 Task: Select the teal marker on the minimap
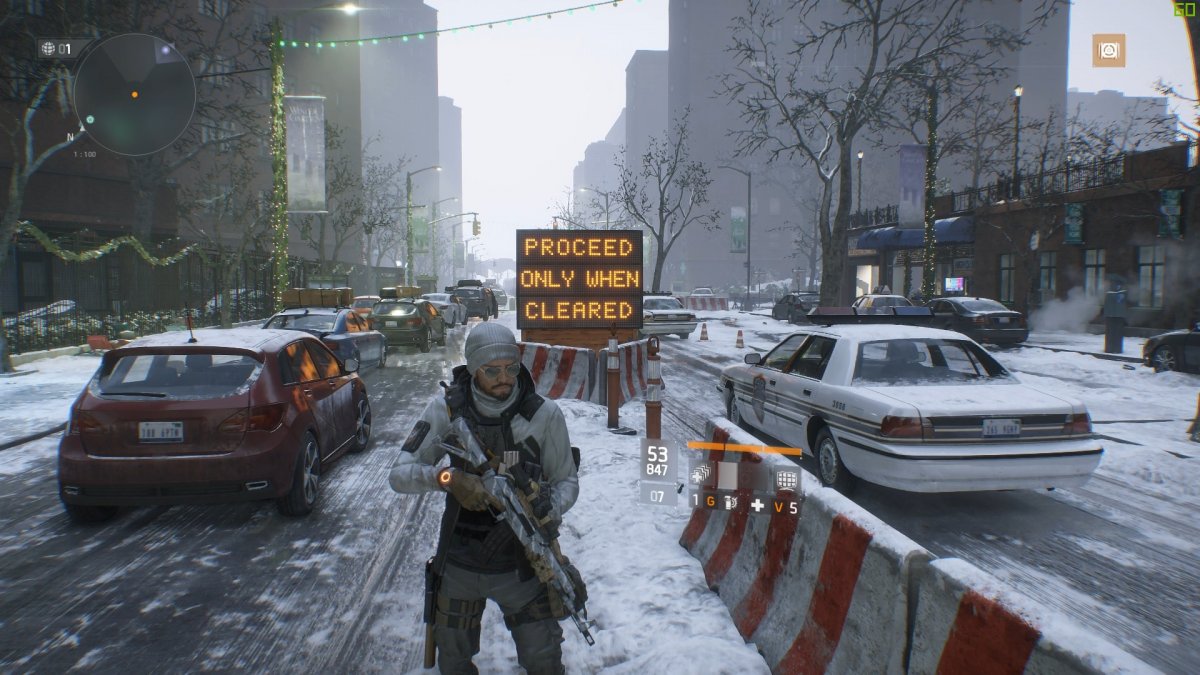coord(89,119)
